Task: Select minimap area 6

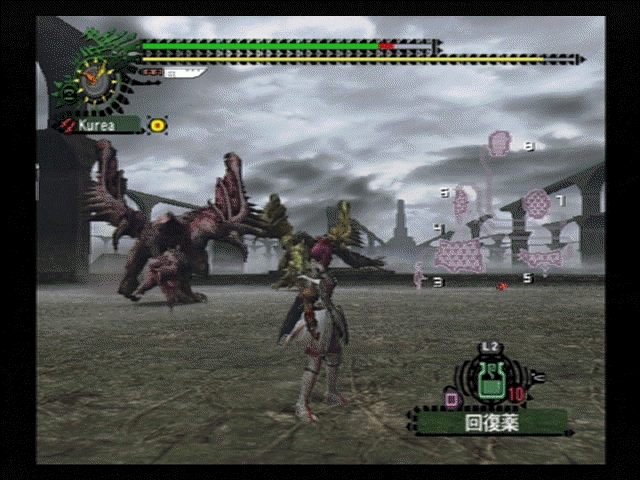Action: (461, 203)
